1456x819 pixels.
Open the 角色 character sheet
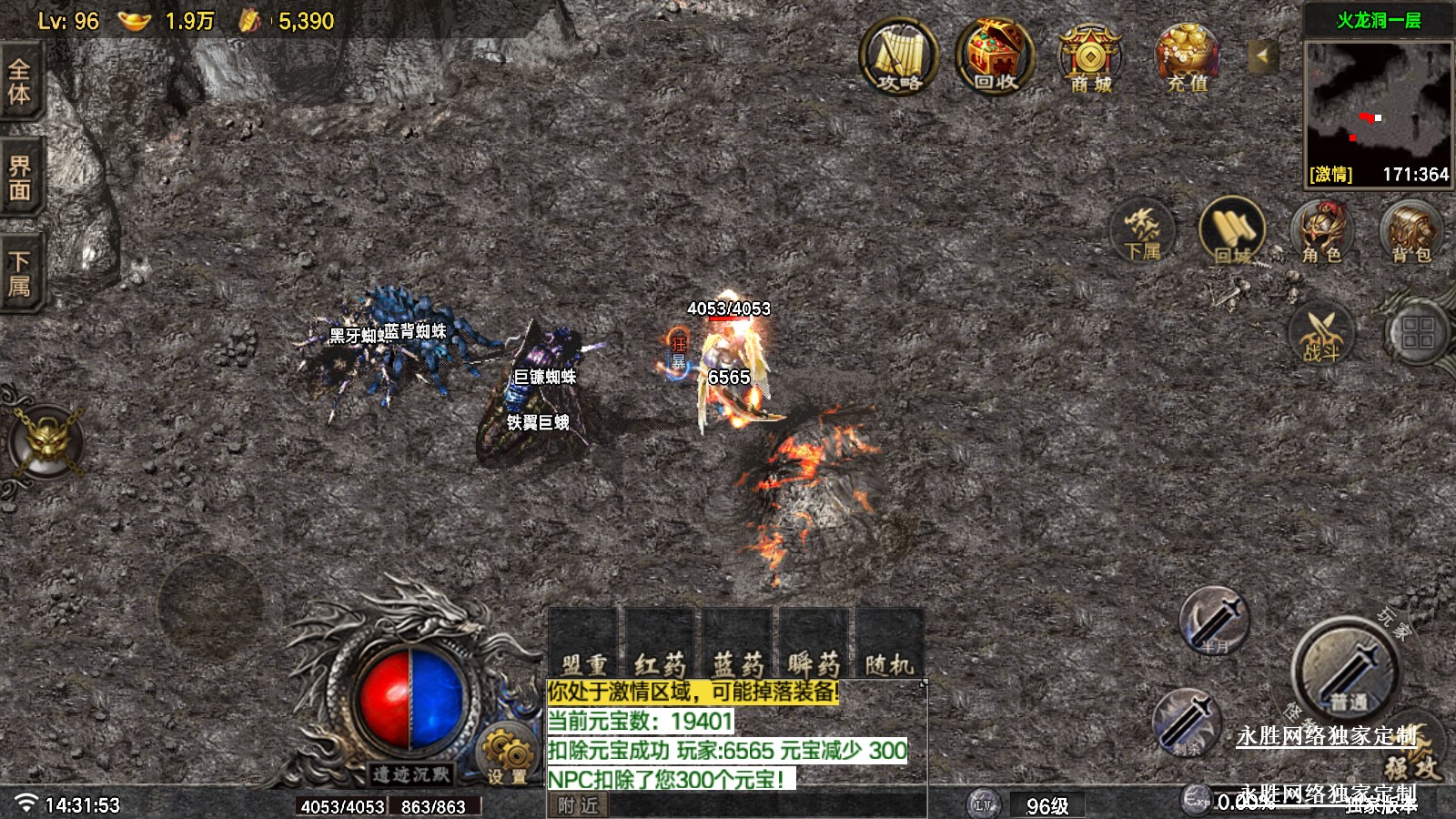coord(1321,231)
